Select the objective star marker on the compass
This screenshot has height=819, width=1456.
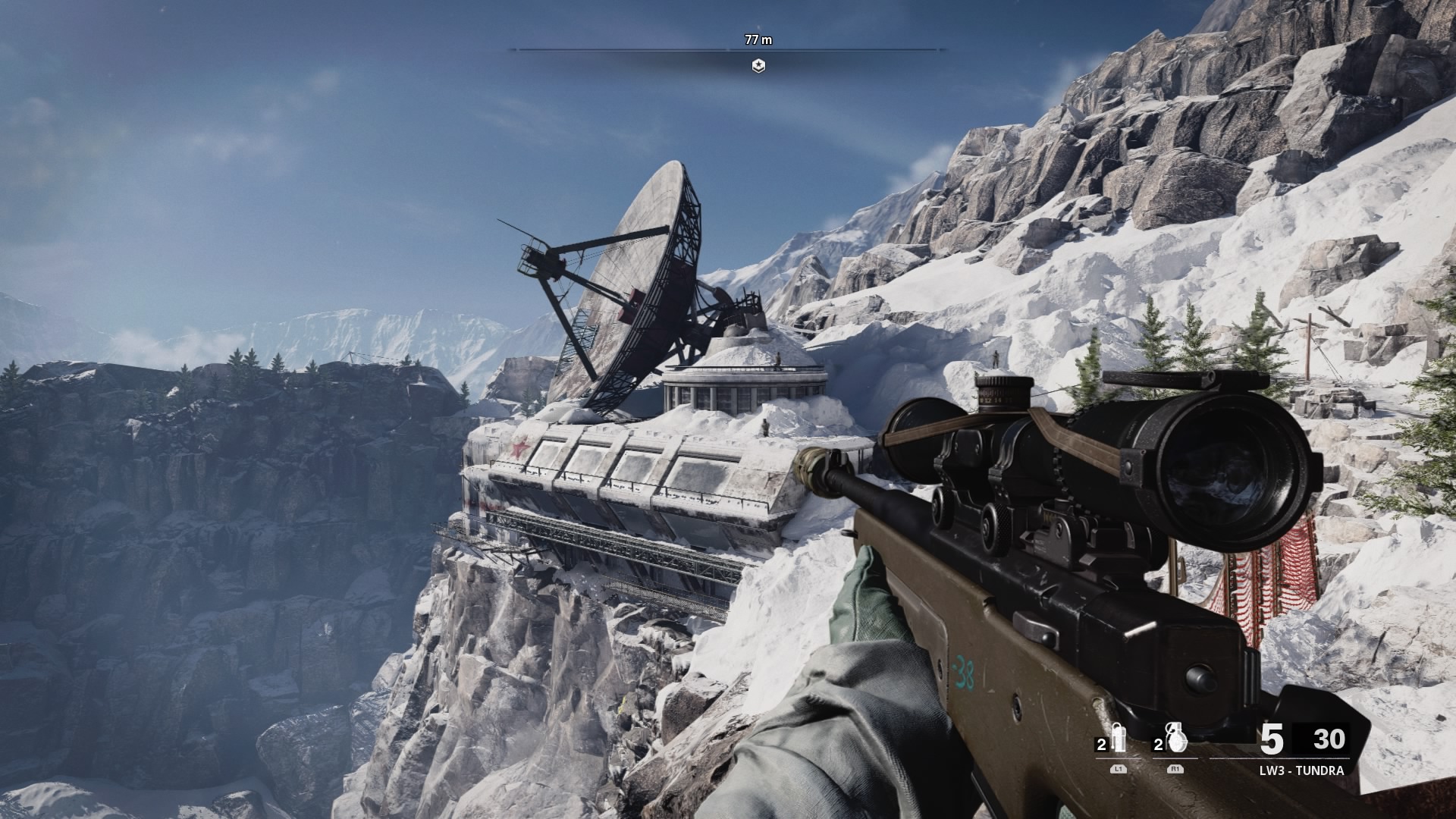coord(758,66)
